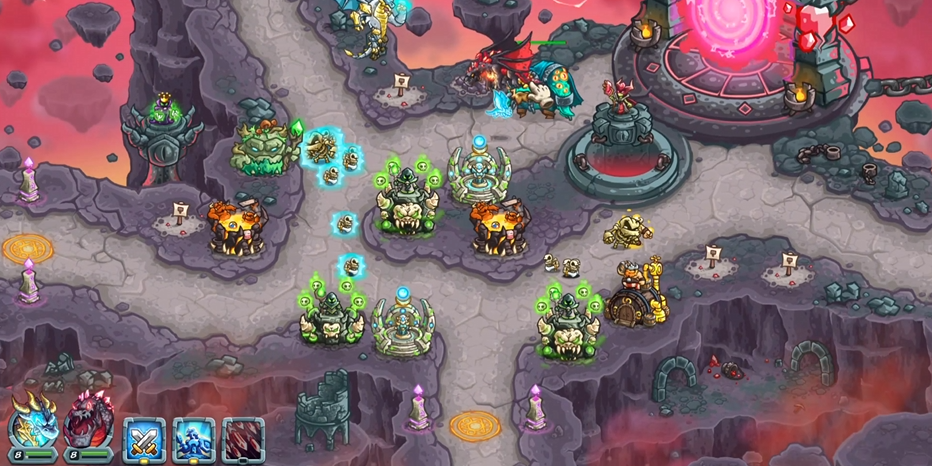Activate the red claw slash hero spell

242,438
